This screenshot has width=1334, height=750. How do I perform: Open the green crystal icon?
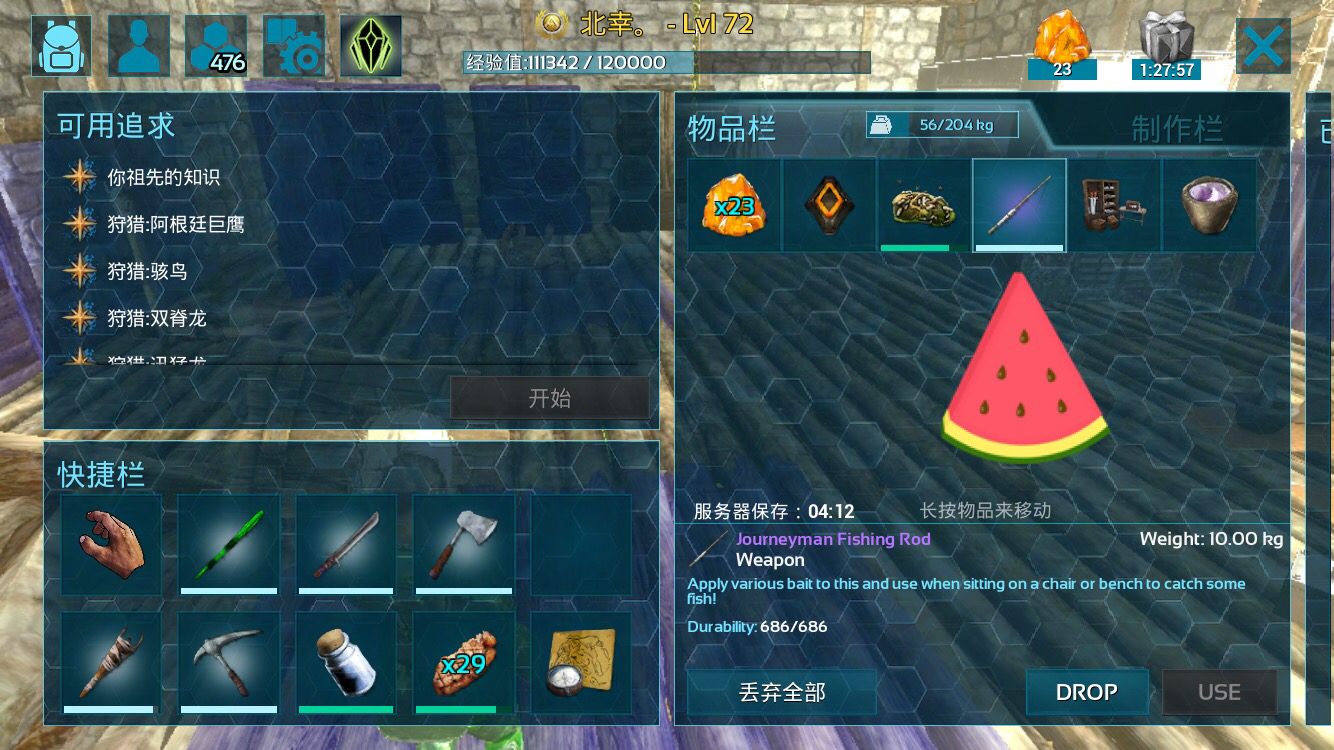click(x=371, y=46)
